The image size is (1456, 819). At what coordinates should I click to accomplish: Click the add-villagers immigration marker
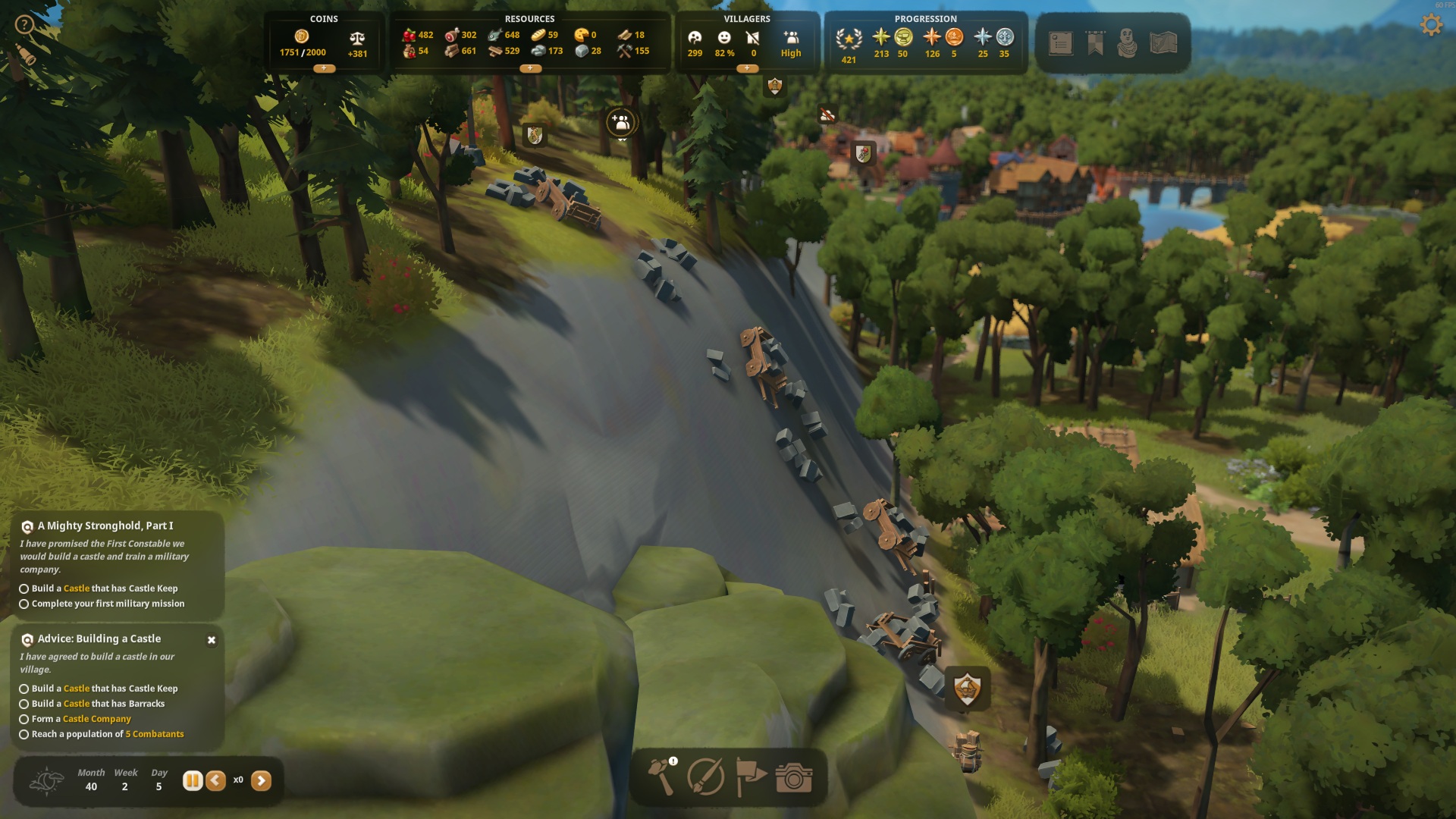pos(621,122)
